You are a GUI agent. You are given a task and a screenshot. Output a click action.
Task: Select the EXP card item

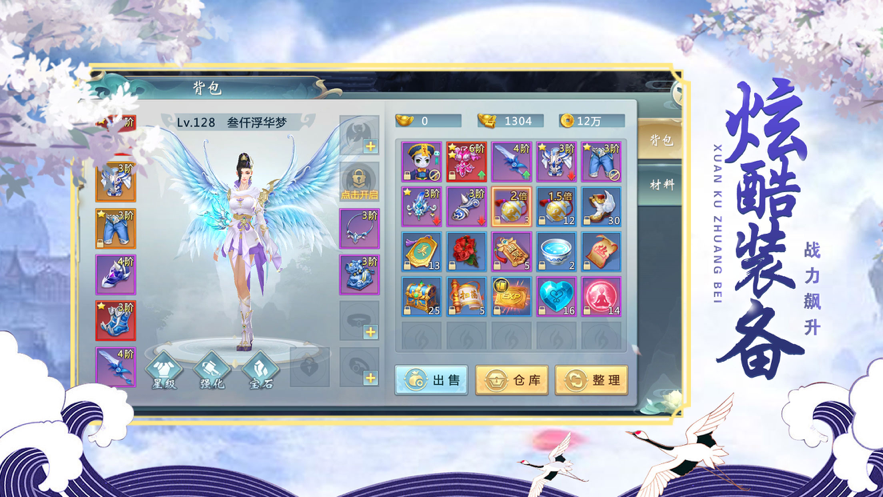pos(511,297)
